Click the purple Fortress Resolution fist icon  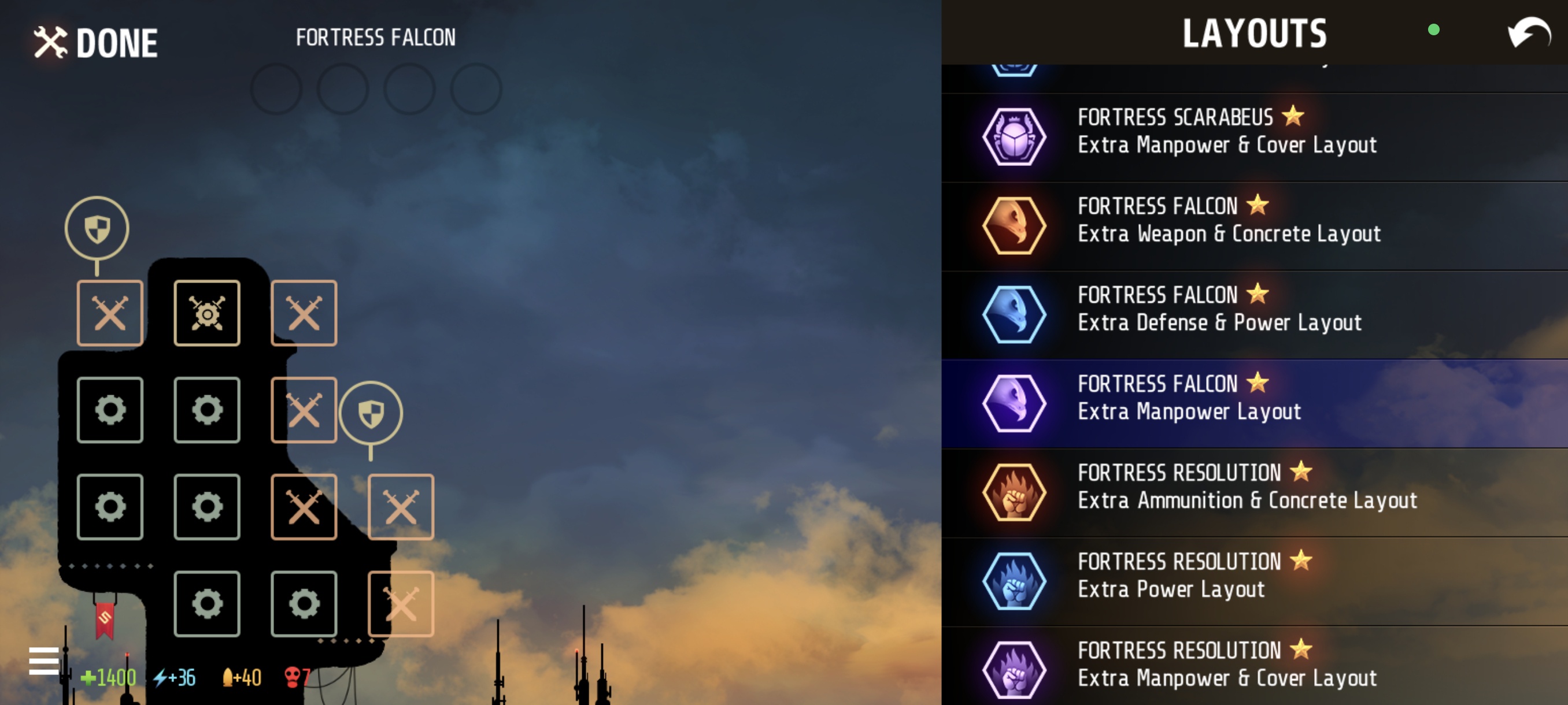[1014, 669]
